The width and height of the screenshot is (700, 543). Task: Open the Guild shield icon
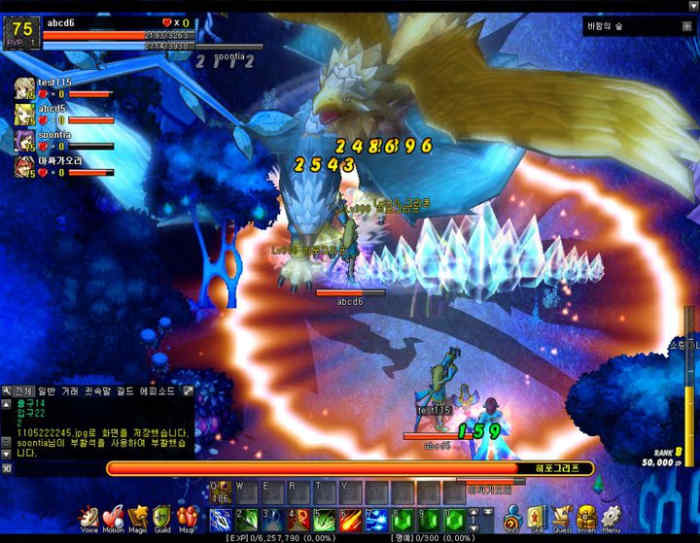click(162, 517)
